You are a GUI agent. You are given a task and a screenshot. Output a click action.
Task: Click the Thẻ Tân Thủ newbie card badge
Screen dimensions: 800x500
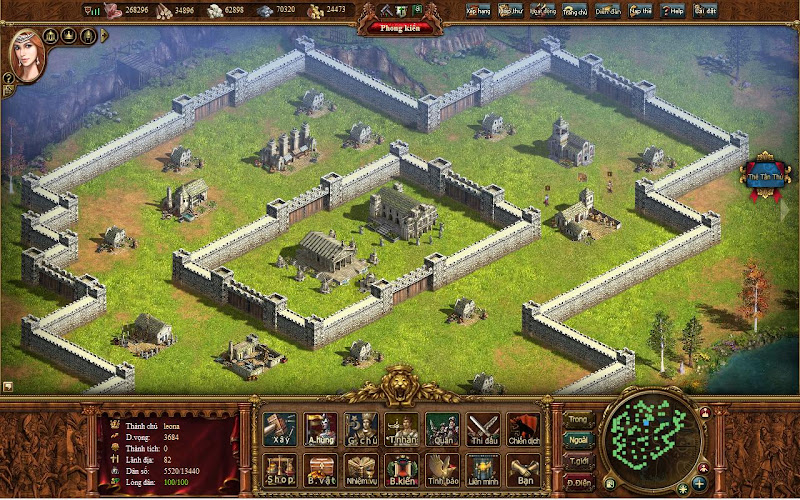pyautogui.click(x=764, y=176)
